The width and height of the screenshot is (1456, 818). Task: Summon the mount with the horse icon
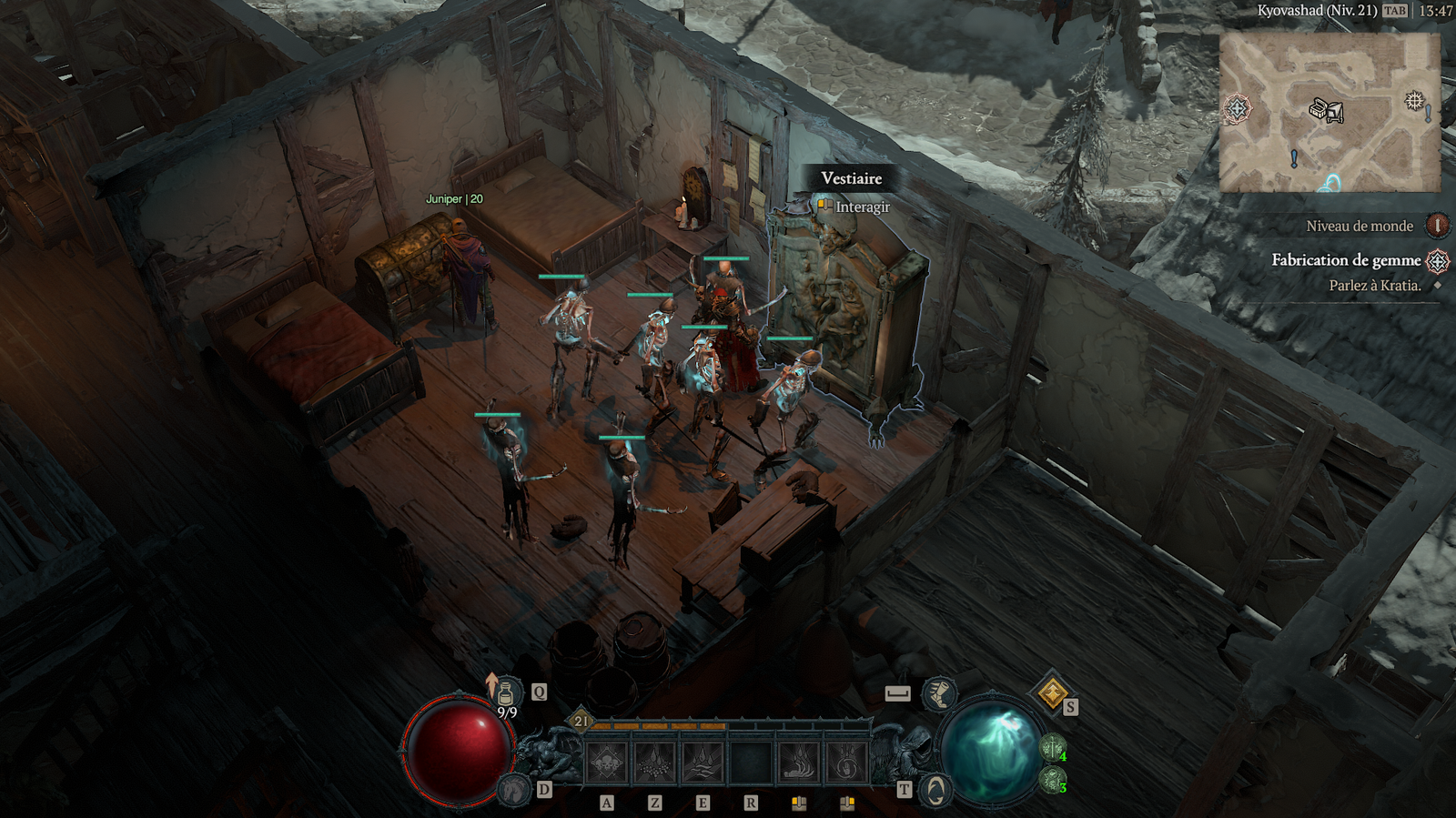516,788
